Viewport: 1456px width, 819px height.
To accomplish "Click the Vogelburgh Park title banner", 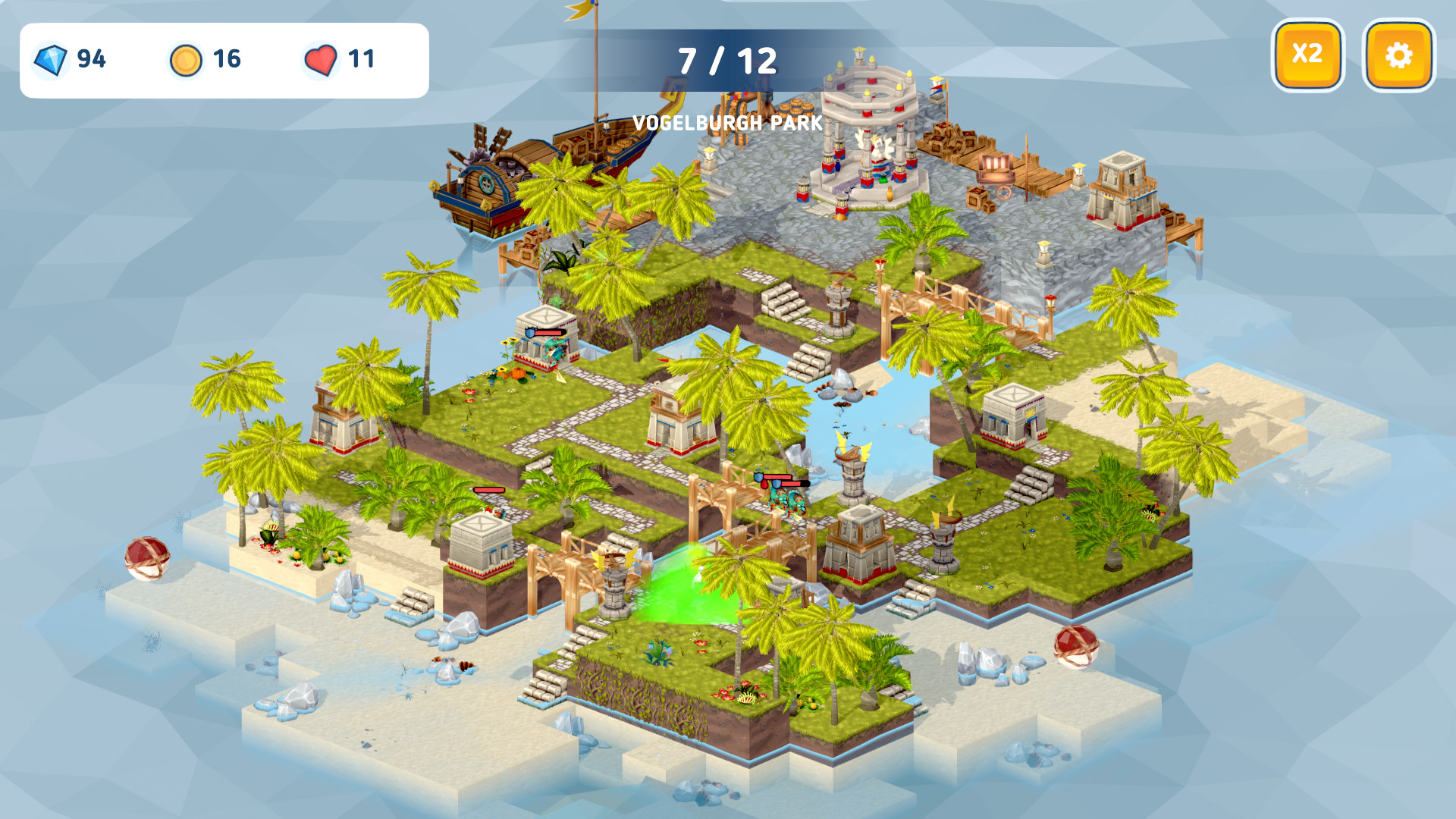I will point(726,123).
